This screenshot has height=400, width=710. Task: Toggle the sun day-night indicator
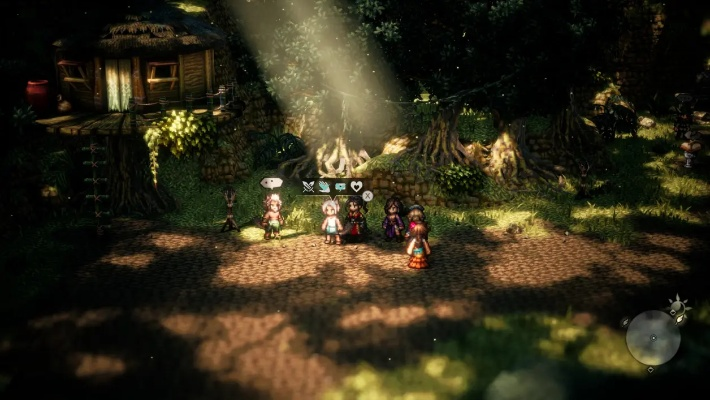(678, 304)
